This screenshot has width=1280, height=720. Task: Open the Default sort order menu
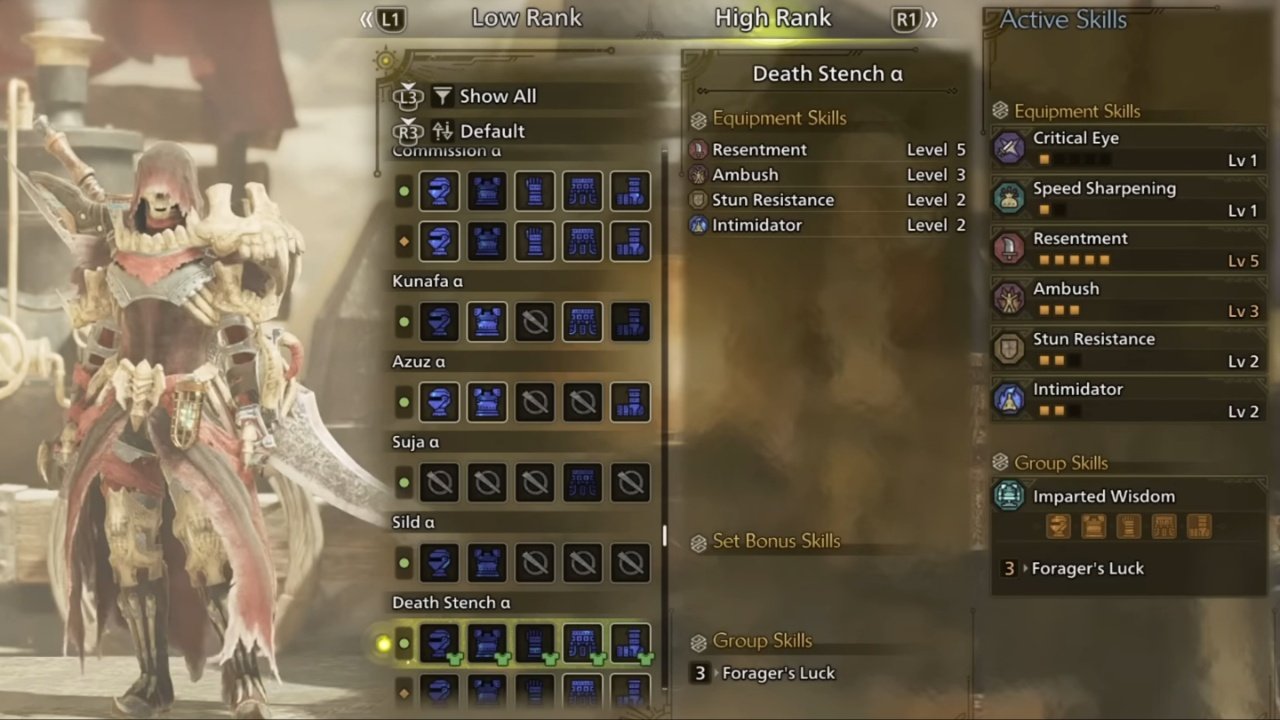point(491,130)
